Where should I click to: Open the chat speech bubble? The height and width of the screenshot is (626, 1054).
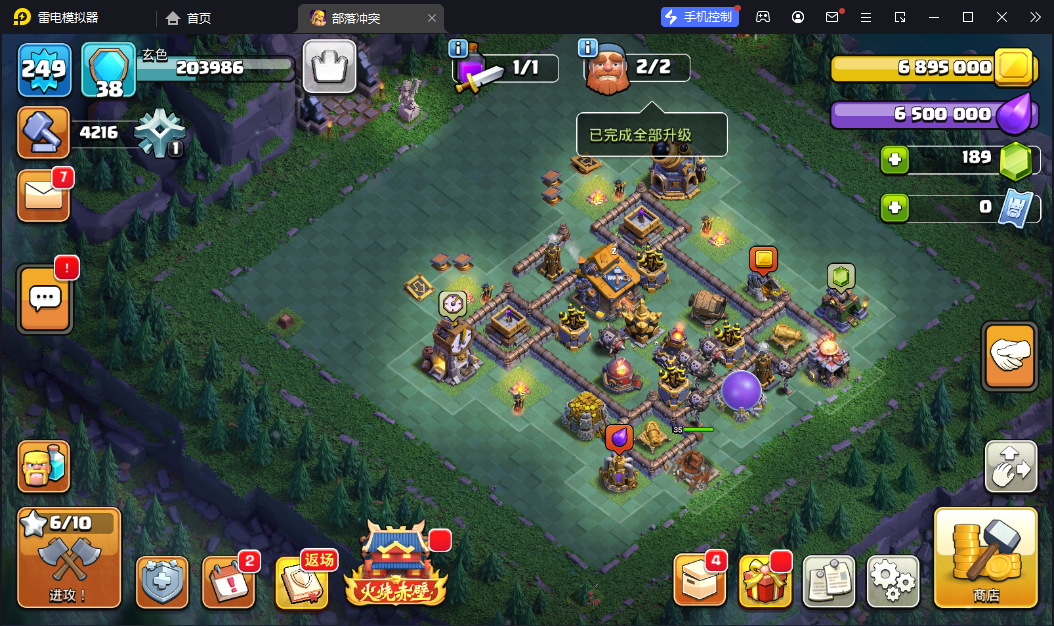[45, 298]
